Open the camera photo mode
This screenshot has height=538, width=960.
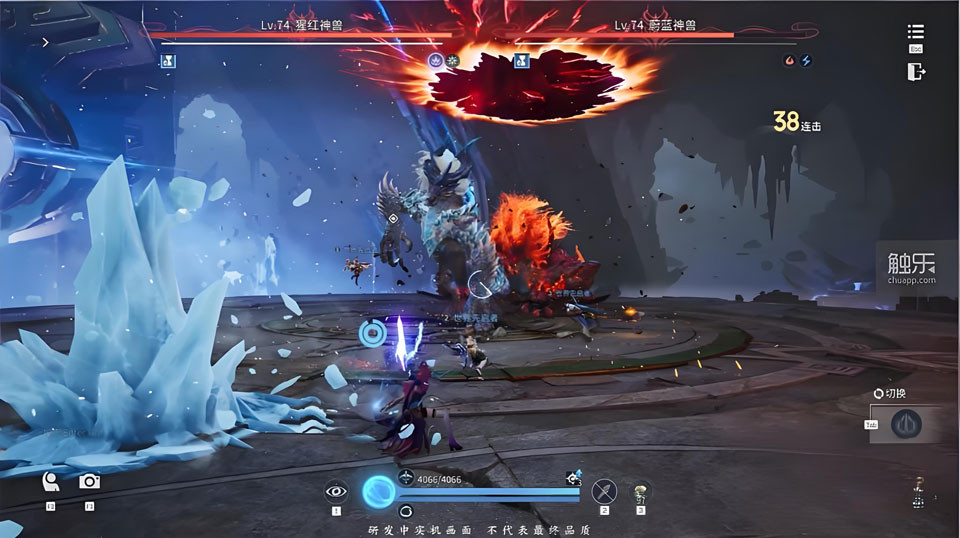click(x=89, y=482)
